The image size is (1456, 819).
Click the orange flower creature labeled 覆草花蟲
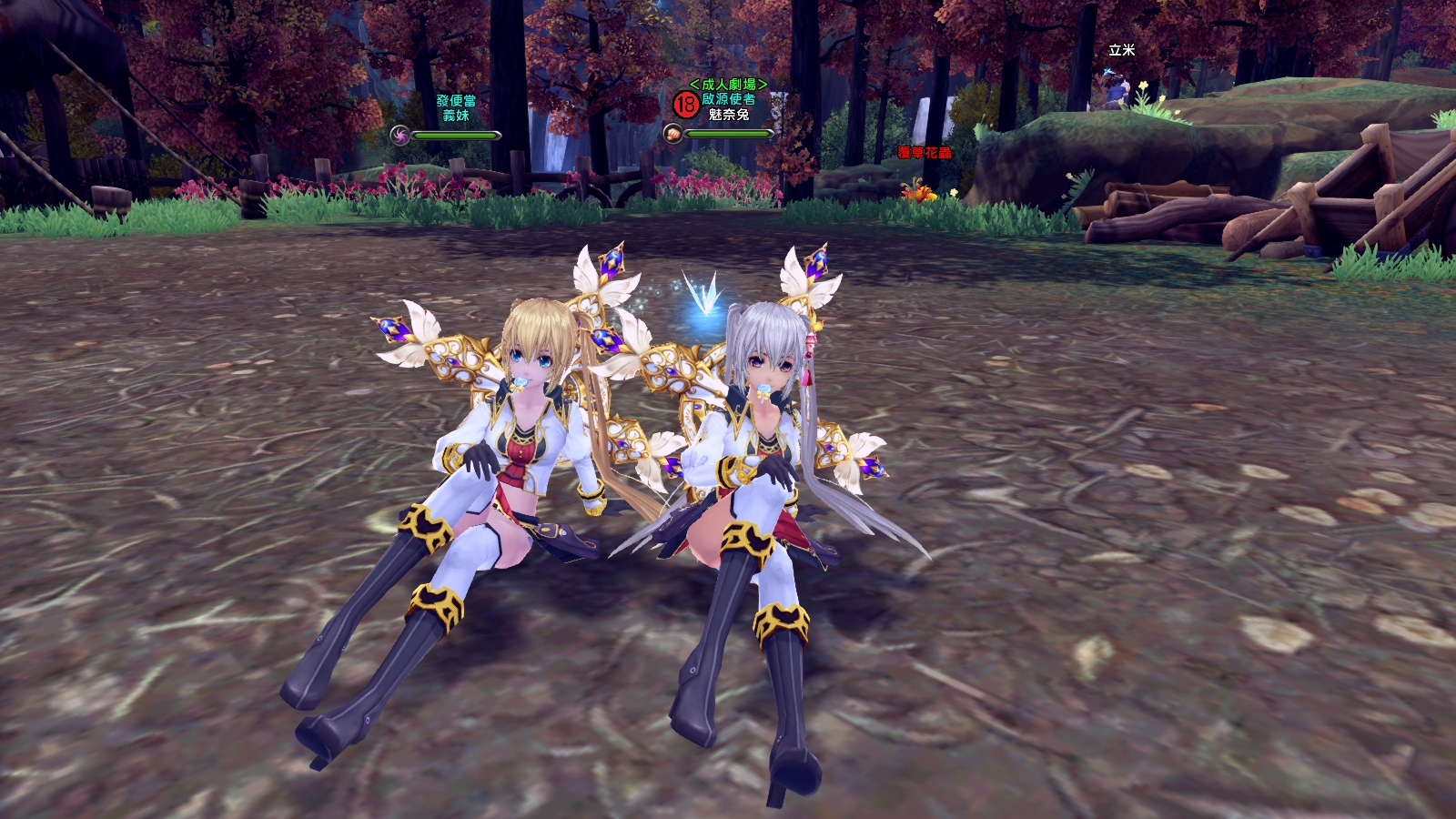click(918, 193)
